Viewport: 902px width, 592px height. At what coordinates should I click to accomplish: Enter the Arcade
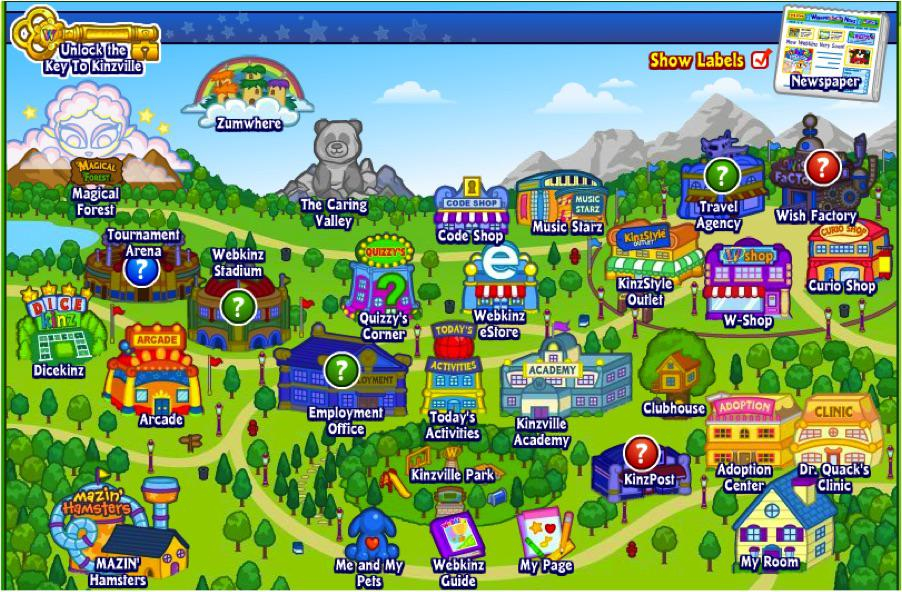[155, 374]
